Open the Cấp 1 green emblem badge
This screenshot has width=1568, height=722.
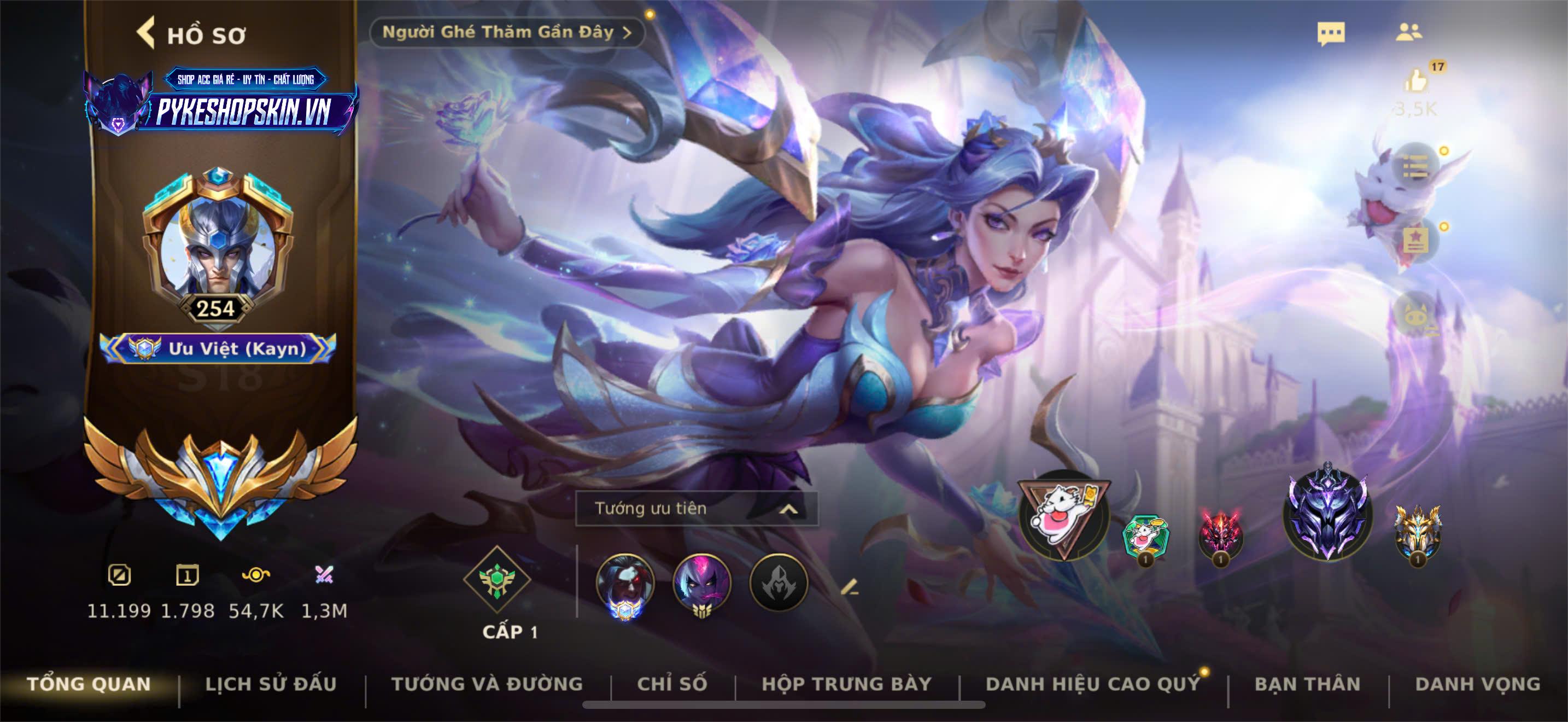(x=498, y=580)
